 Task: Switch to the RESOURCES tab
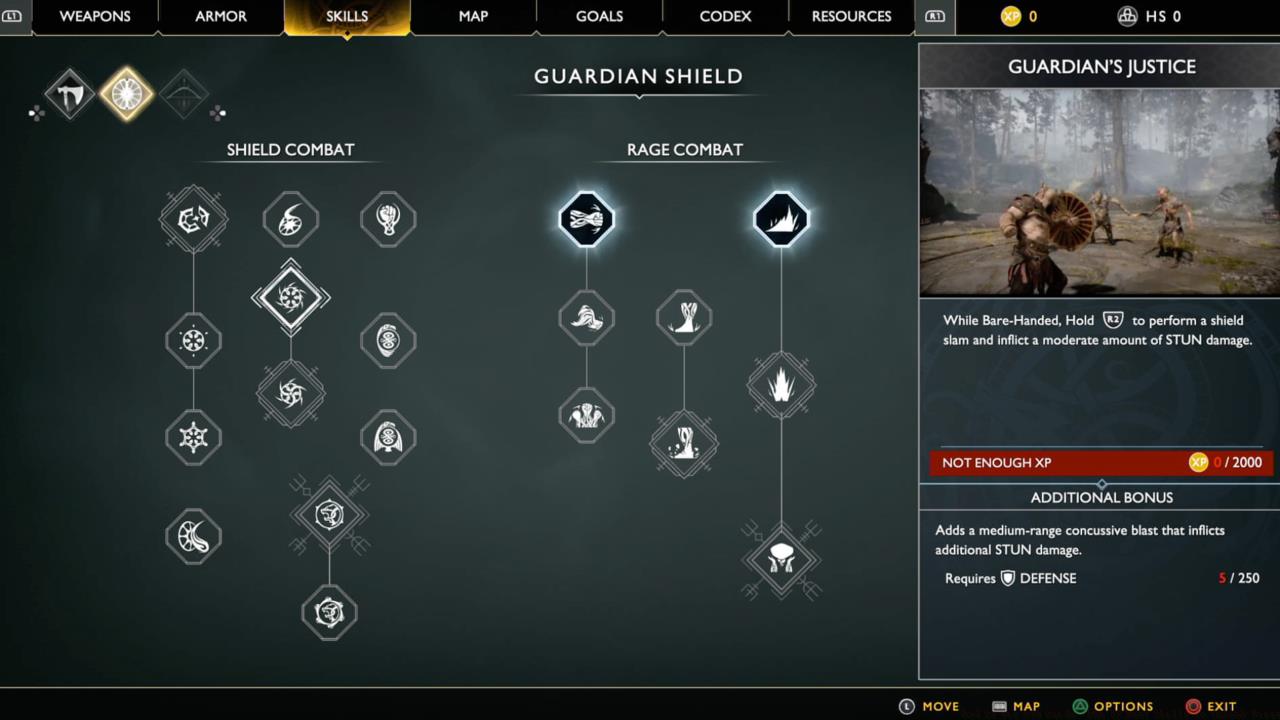tap(851, 16)
